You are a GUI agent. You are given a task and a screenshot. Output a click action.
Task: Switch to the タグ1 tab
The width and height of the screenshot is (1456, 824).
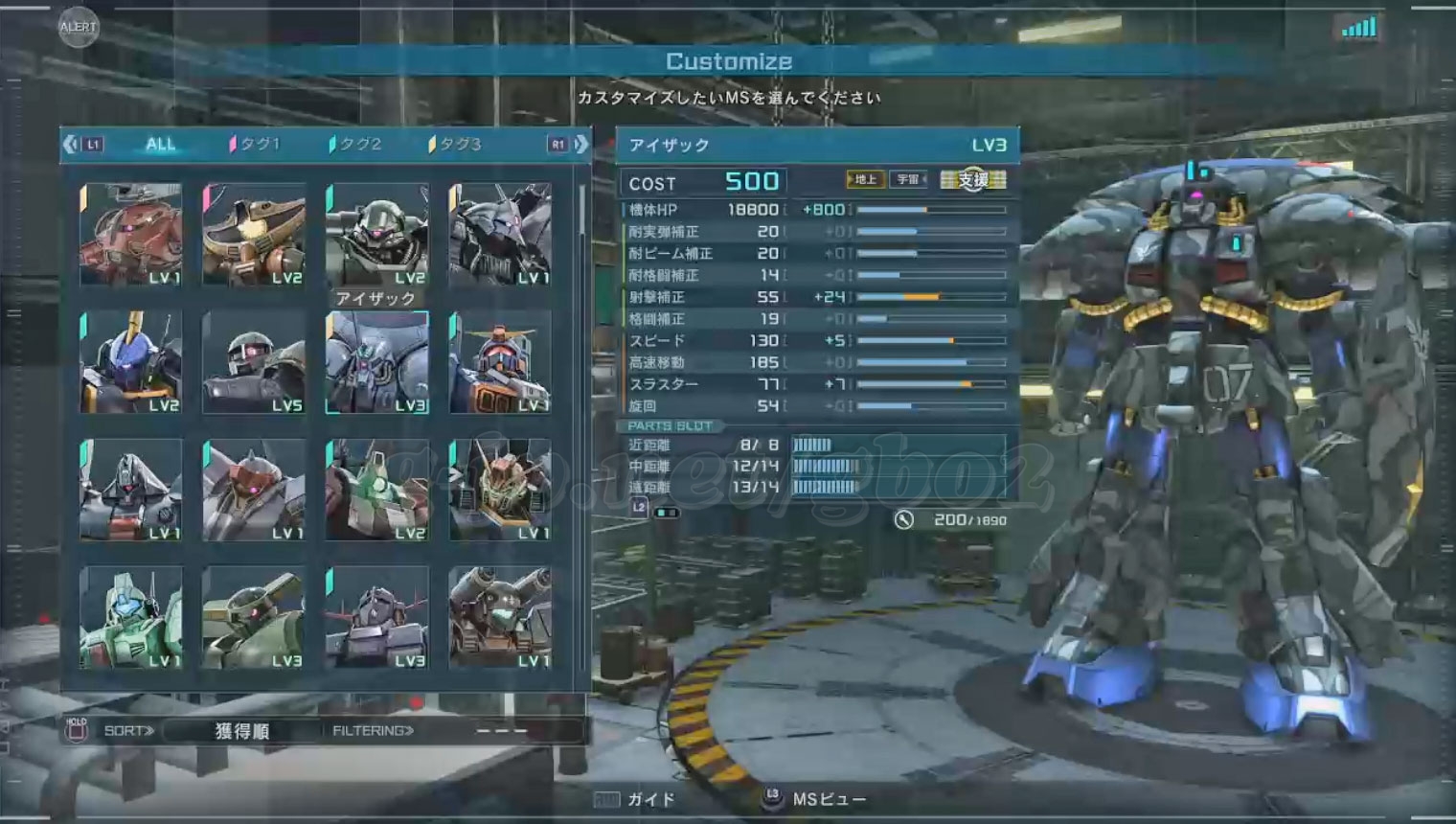pyautogui.click(x=255, y=145)
